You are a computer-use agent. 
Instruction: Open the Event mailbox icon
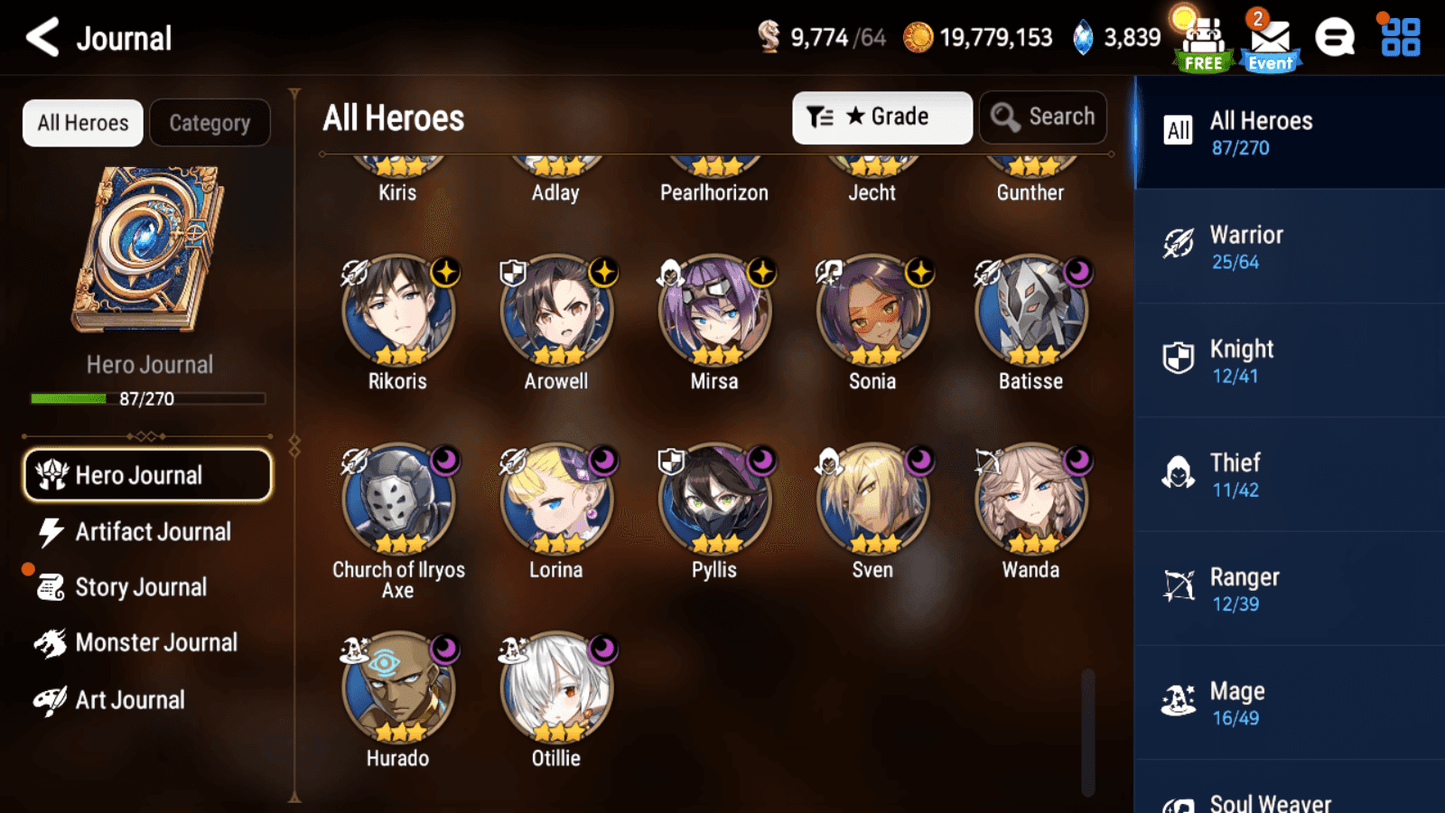coord(1269,42)
